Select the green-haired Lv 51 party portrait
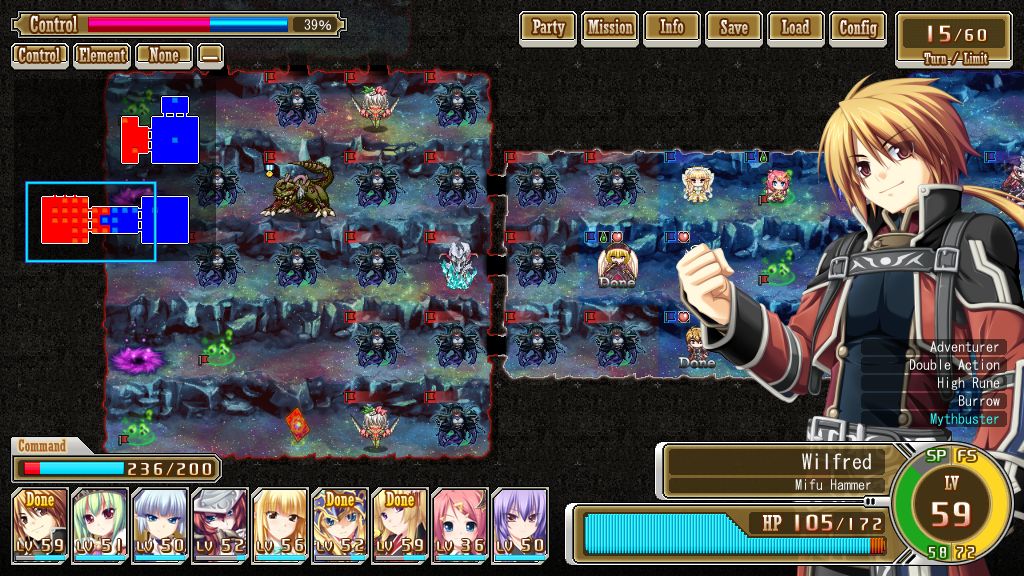 tap(100, 521)
